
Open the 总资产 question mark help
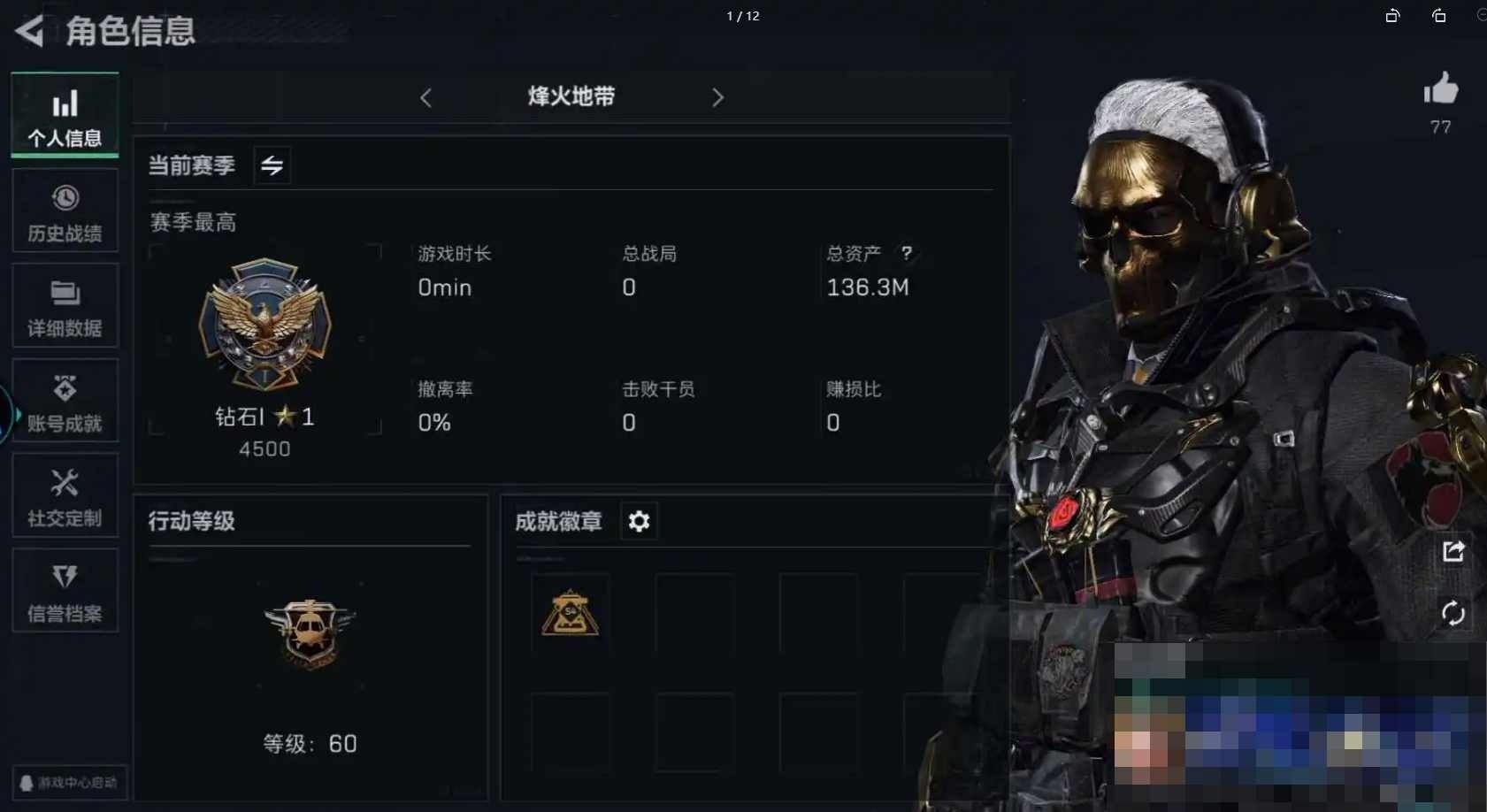[906, 254]
